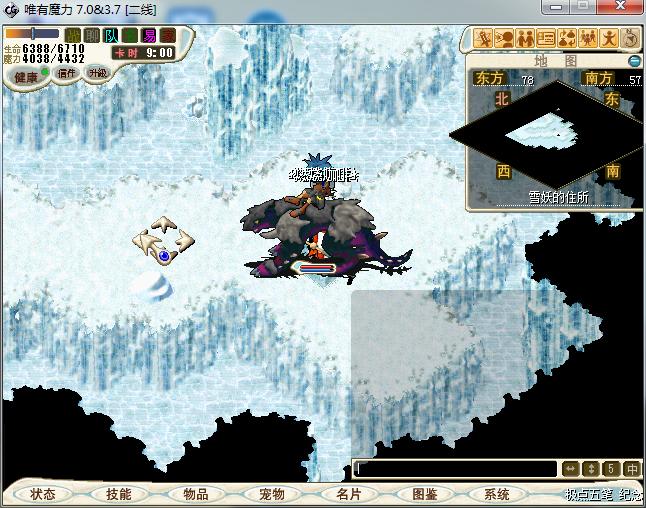Open the 图鉴 album menu
The width and height of the screenshot is (646, 508).
pyautogui.click(x=423, y=494)
